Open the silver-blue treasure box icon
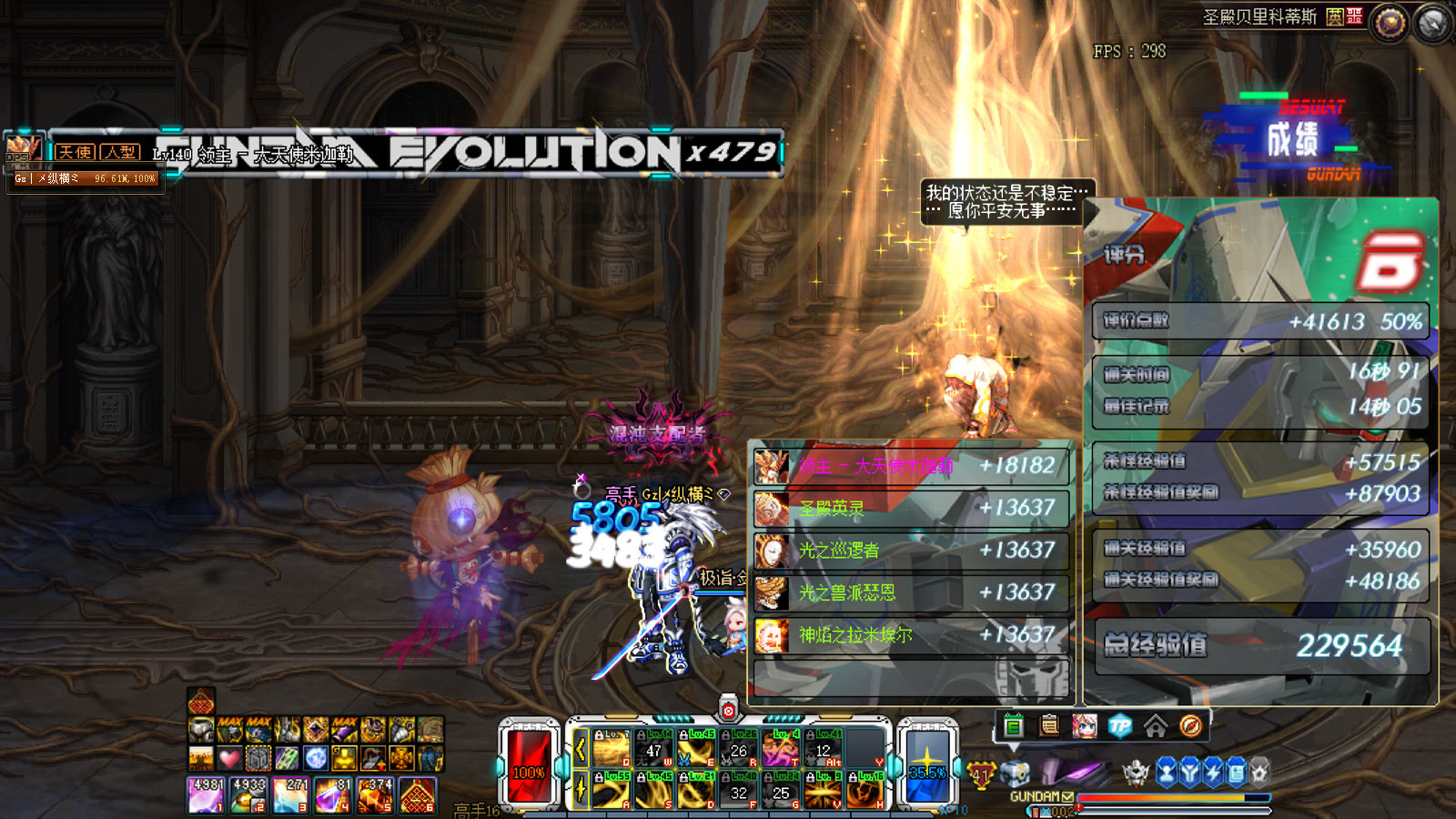 [1015, 774]
